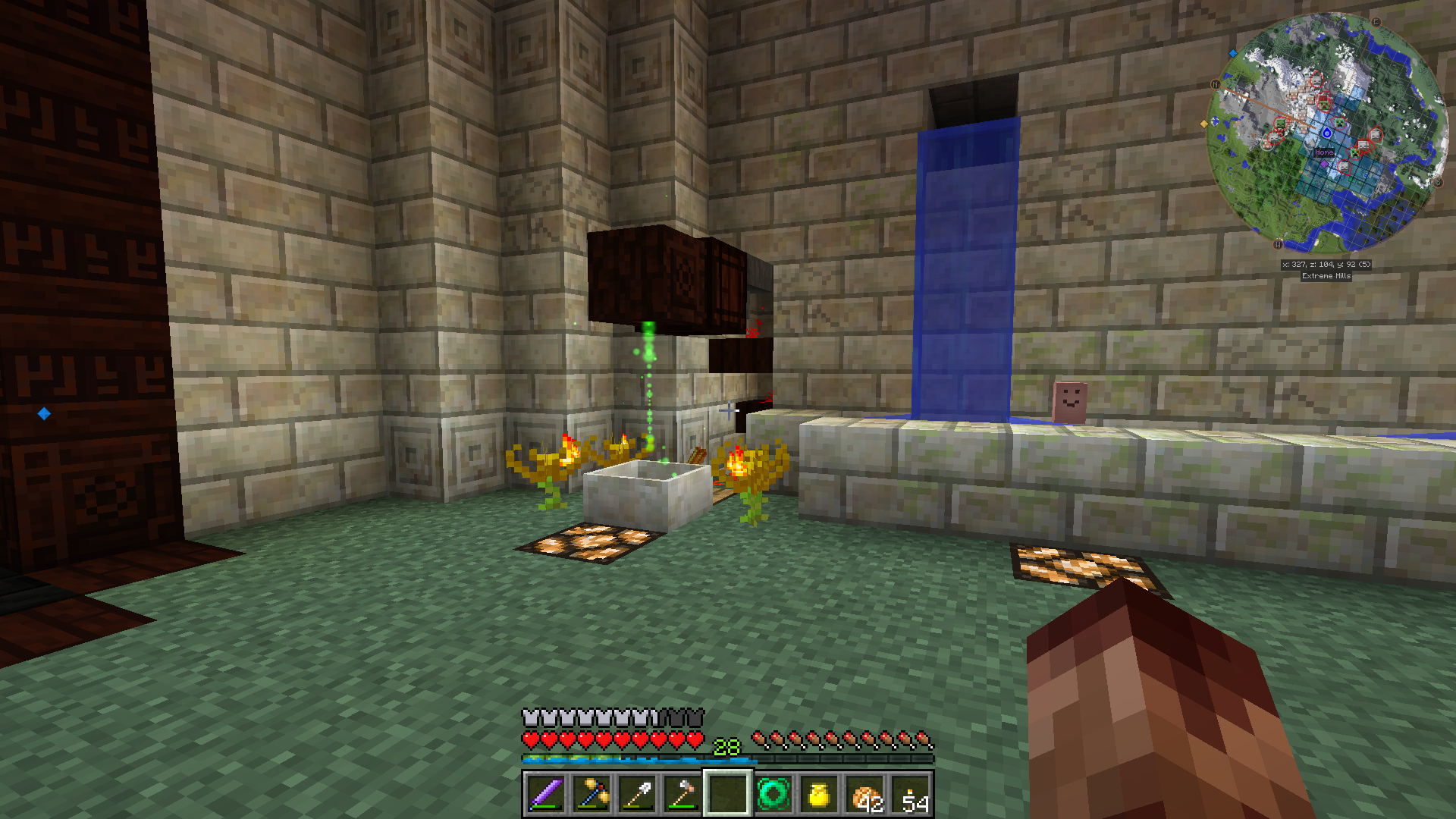Select the purple home waypoint on minimap
This screenshot has width=1456, height=819.
[1325, 162]
